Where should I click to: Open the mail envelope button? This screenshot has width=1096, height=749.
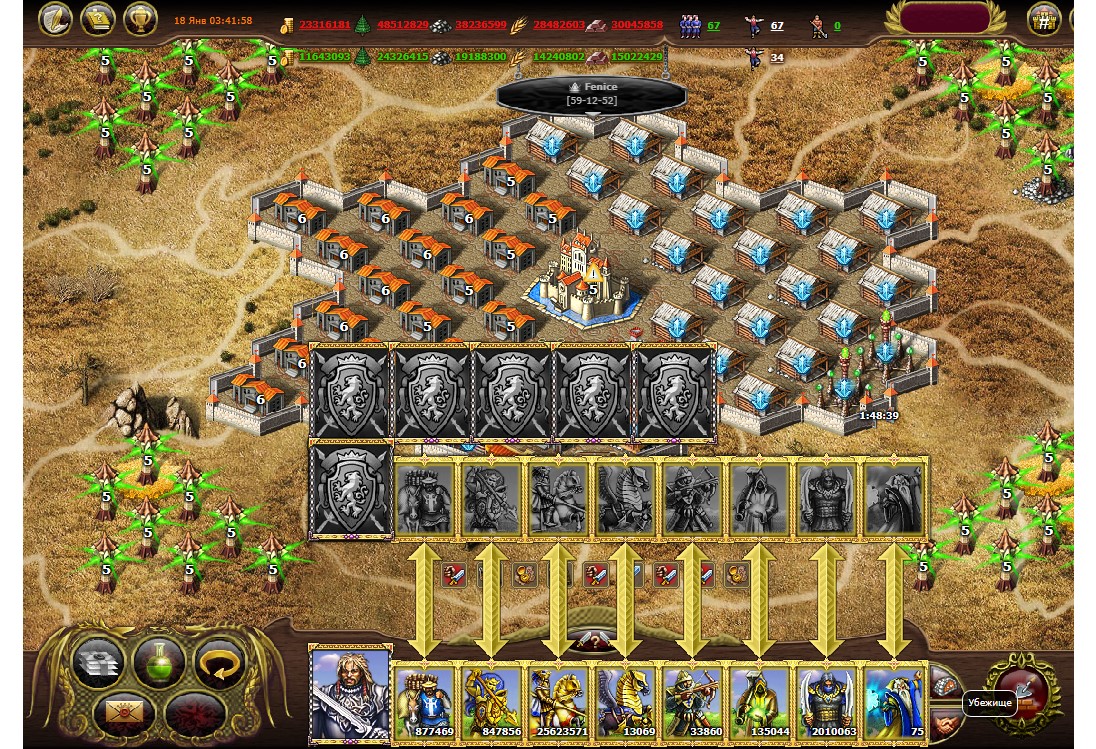[119, 713]
